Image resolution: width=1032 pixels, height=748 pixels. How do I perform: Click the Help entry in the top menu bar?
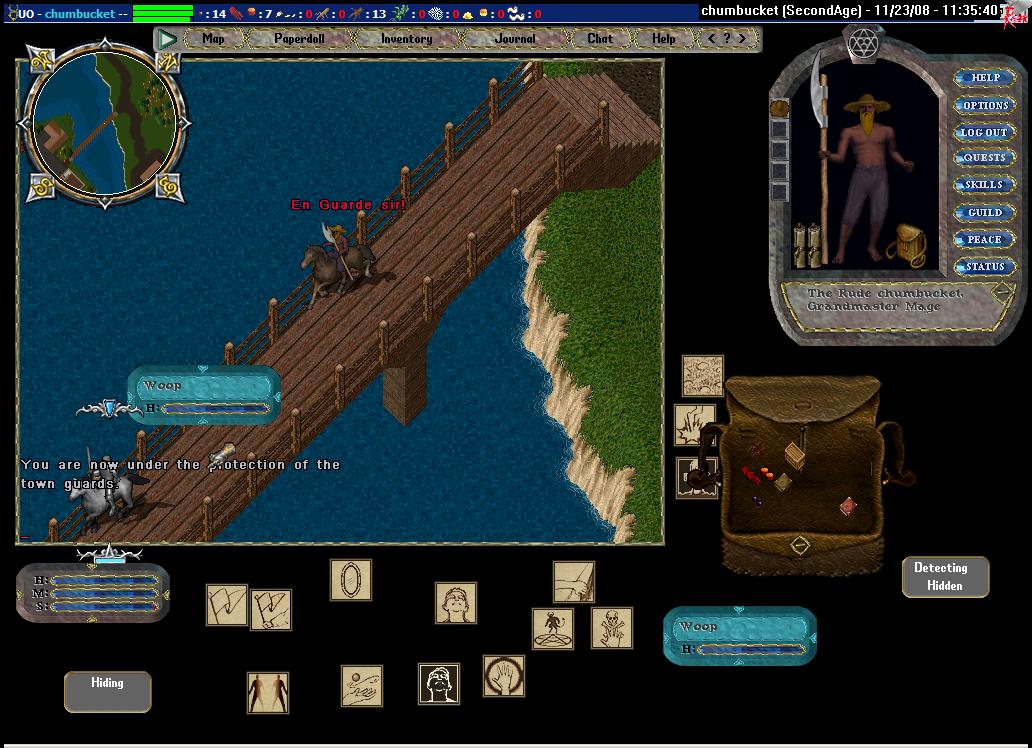click(663, 39)
